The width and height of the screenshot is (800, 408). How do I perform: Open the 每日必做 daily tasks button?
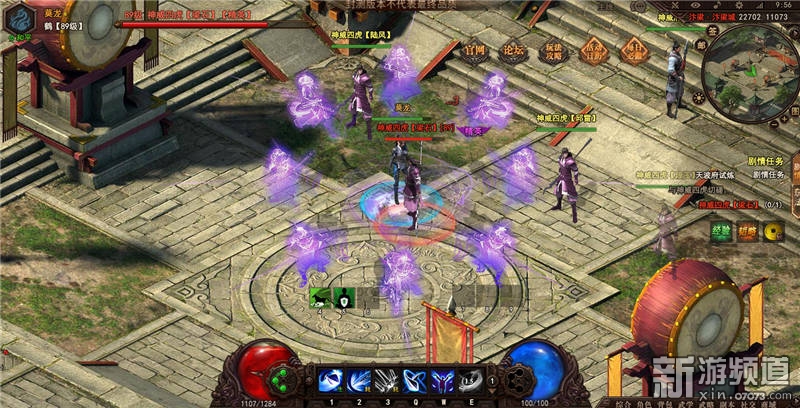(633, 51)
